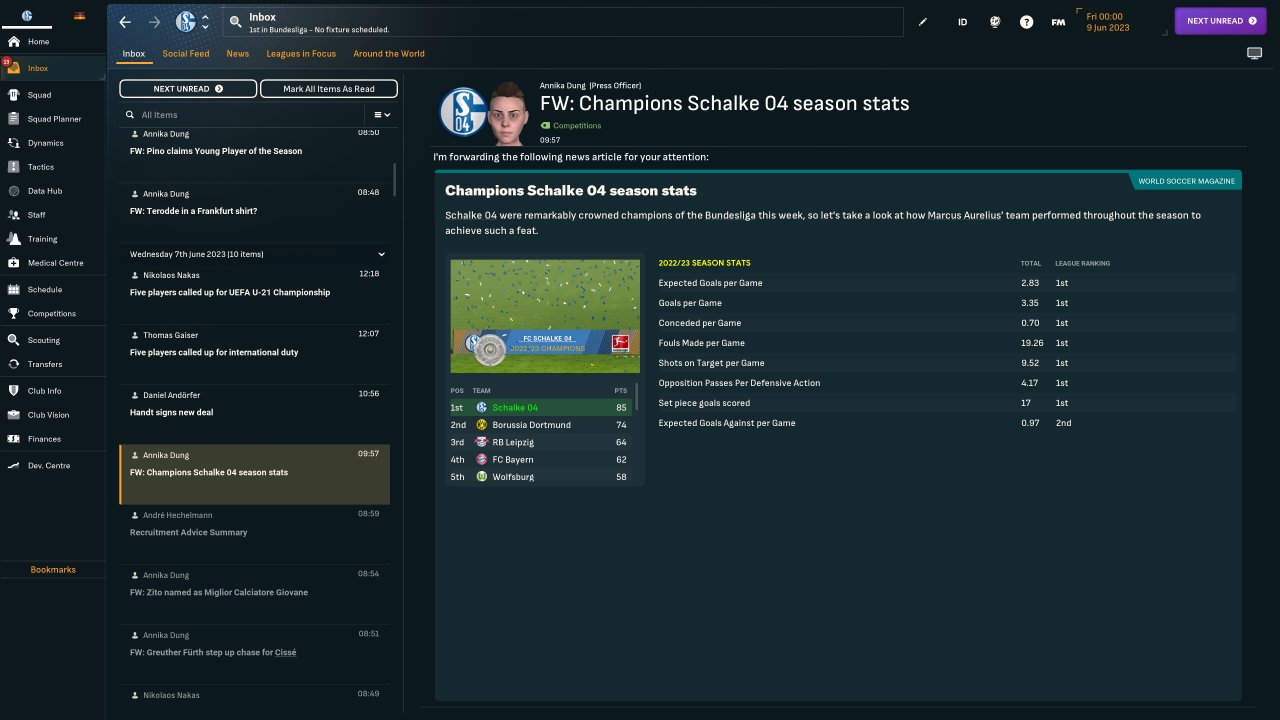Switch to the News tab
This screenshot has width=1280, height=720.
(238, 54)
